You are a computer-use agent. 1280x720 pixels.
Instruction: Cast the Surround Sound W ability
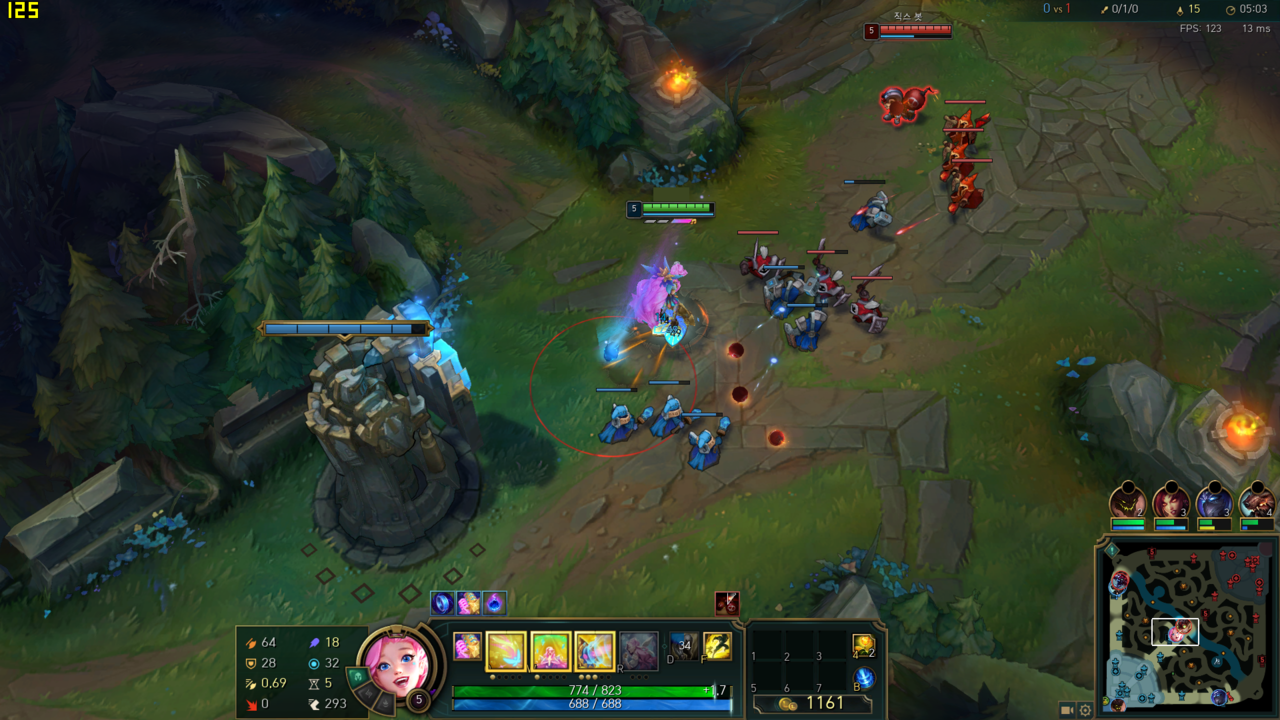550,651
